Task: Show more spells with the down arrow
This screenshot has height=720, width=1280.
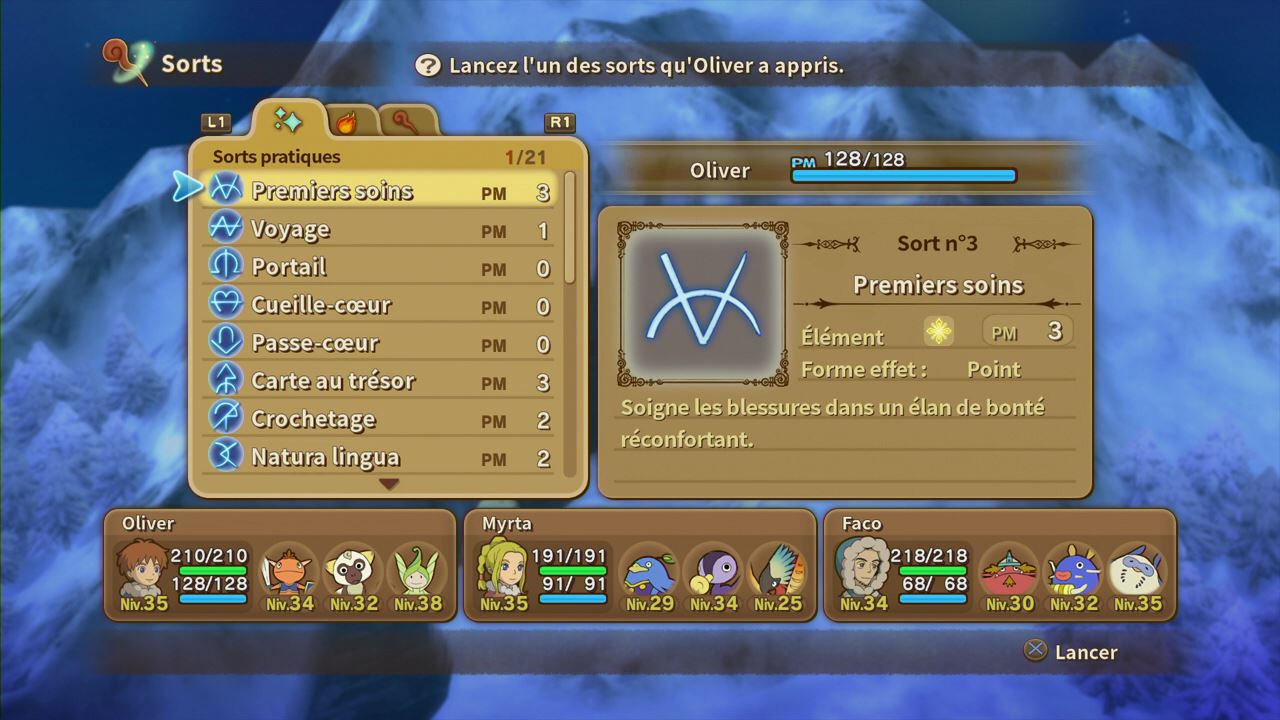Action: (x=389, y=484)
